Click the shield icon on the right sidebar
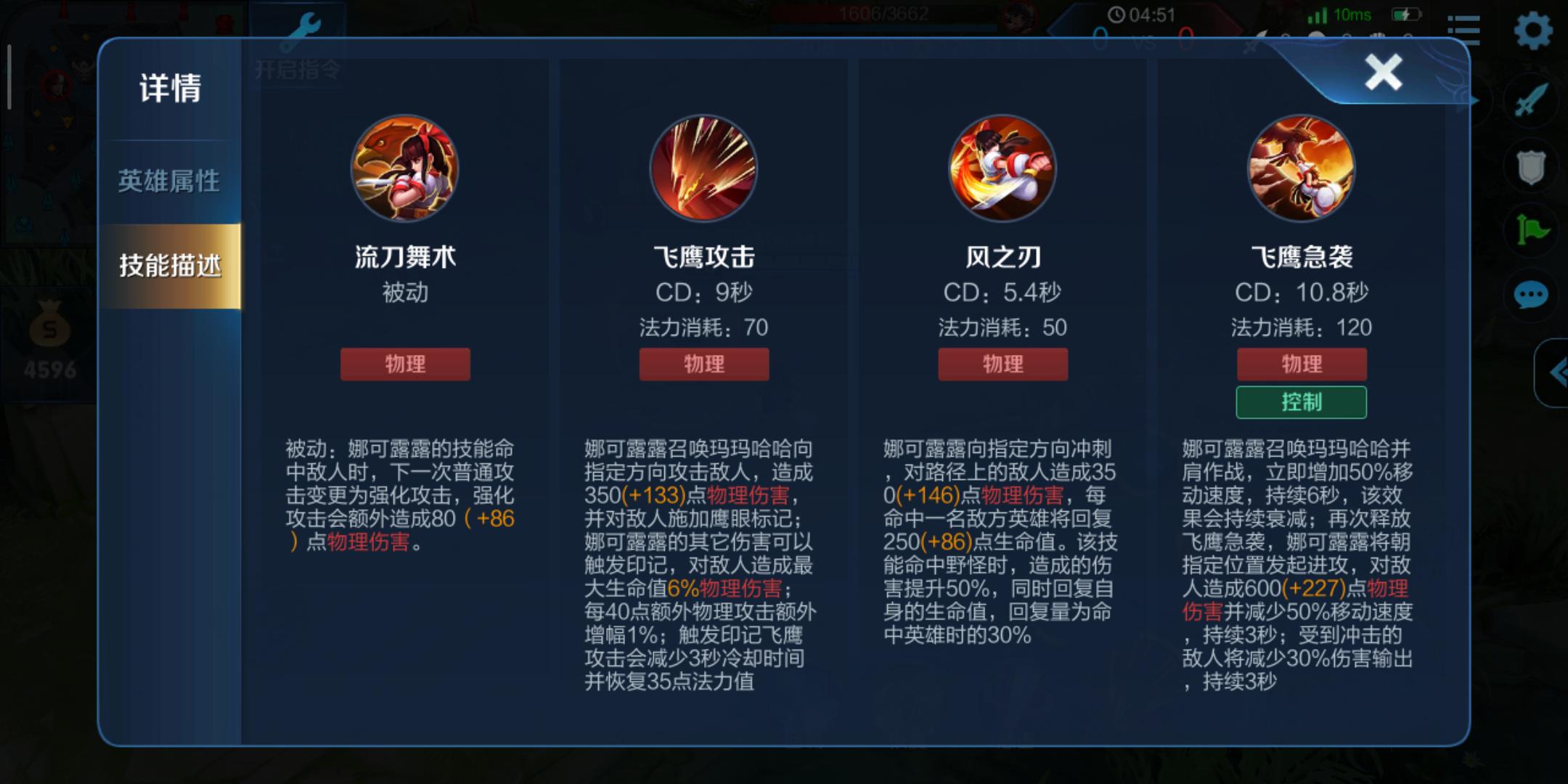 pyautogui.click(x=1530, y=170)
